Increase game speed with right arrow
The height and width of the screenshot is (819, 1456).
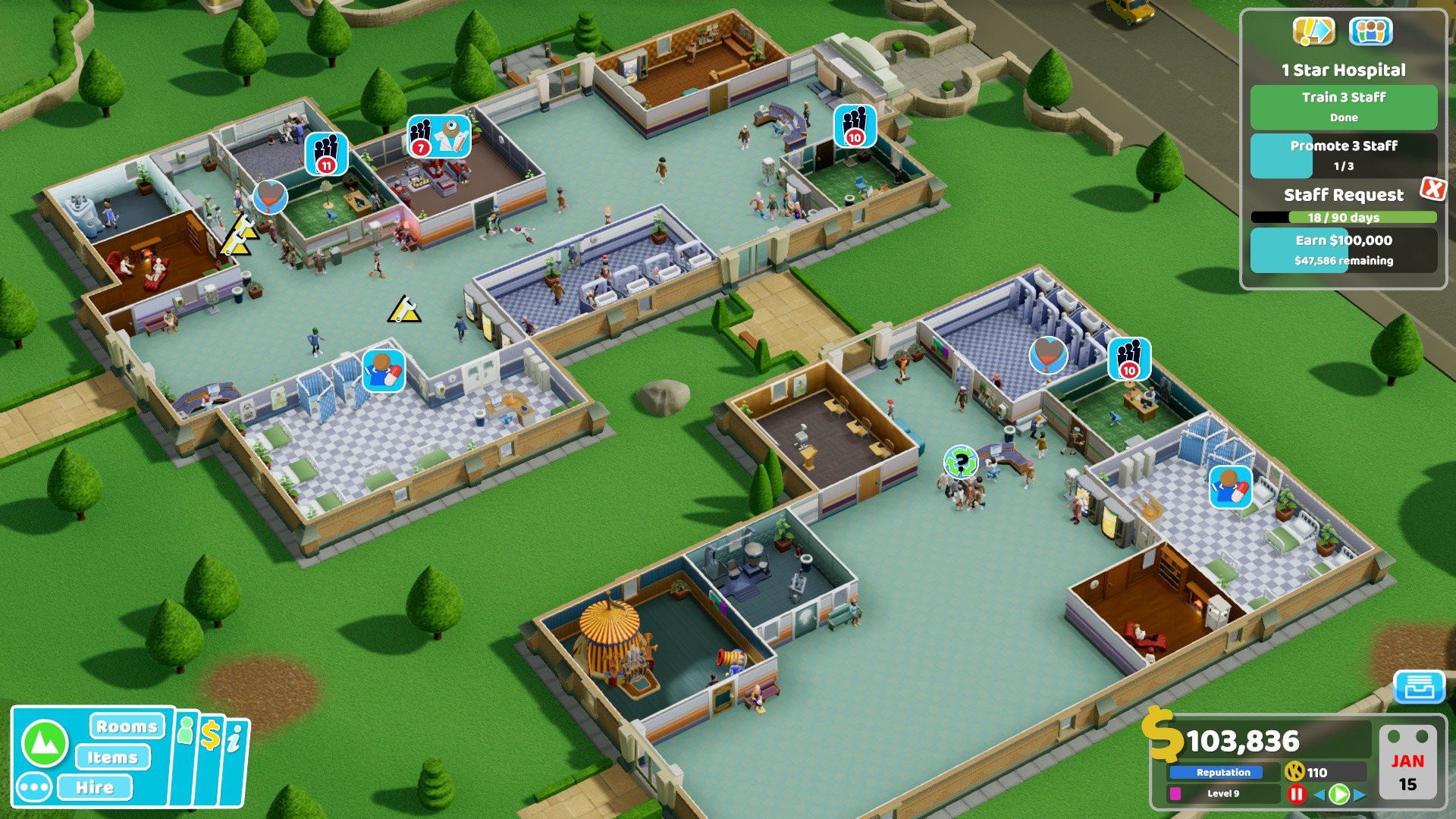(1360, 794)
